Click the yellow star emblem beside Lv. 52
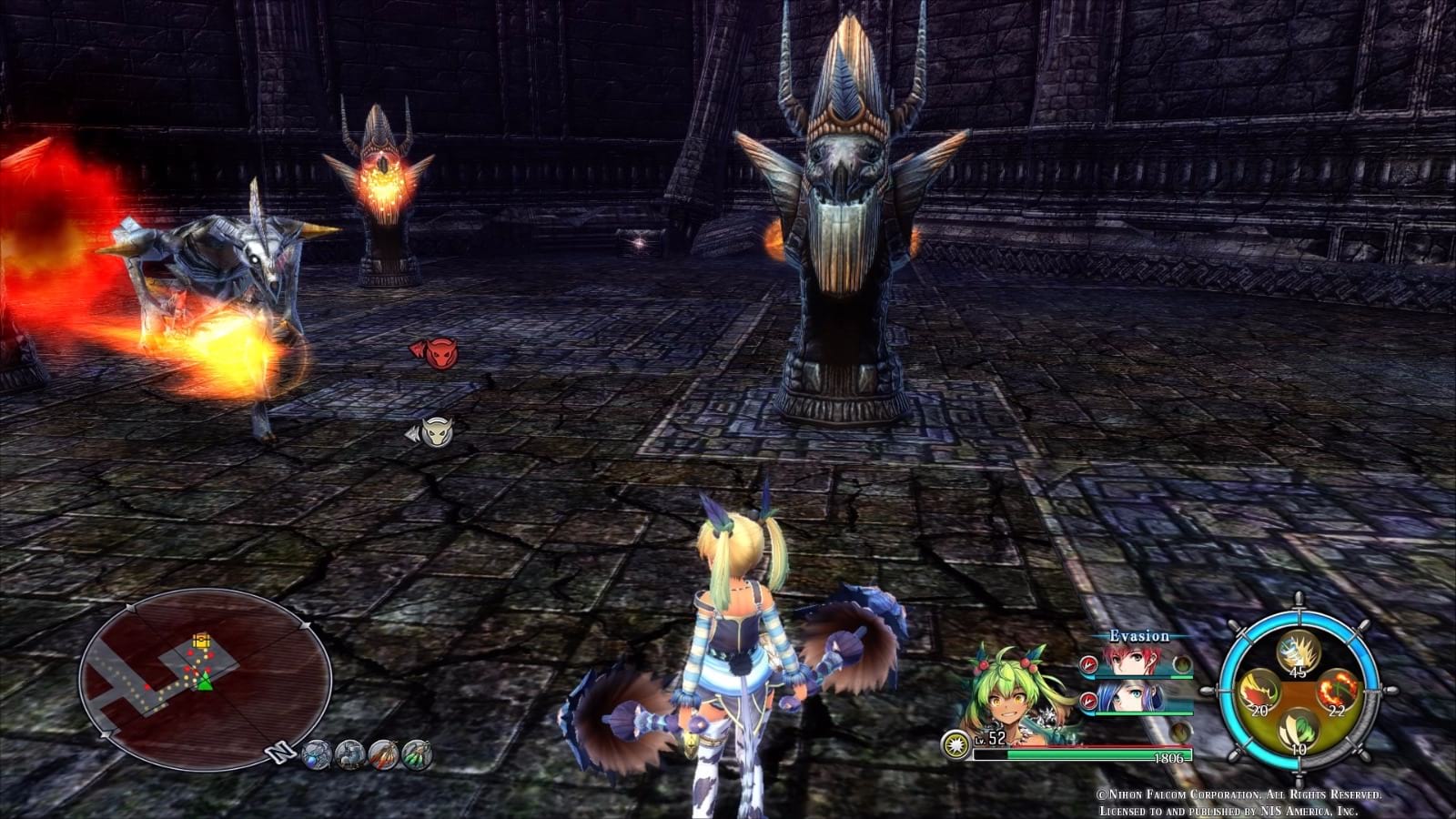The width and height of the screenshot is (1456, 819). pyautogui.click(x=956, y=743)
